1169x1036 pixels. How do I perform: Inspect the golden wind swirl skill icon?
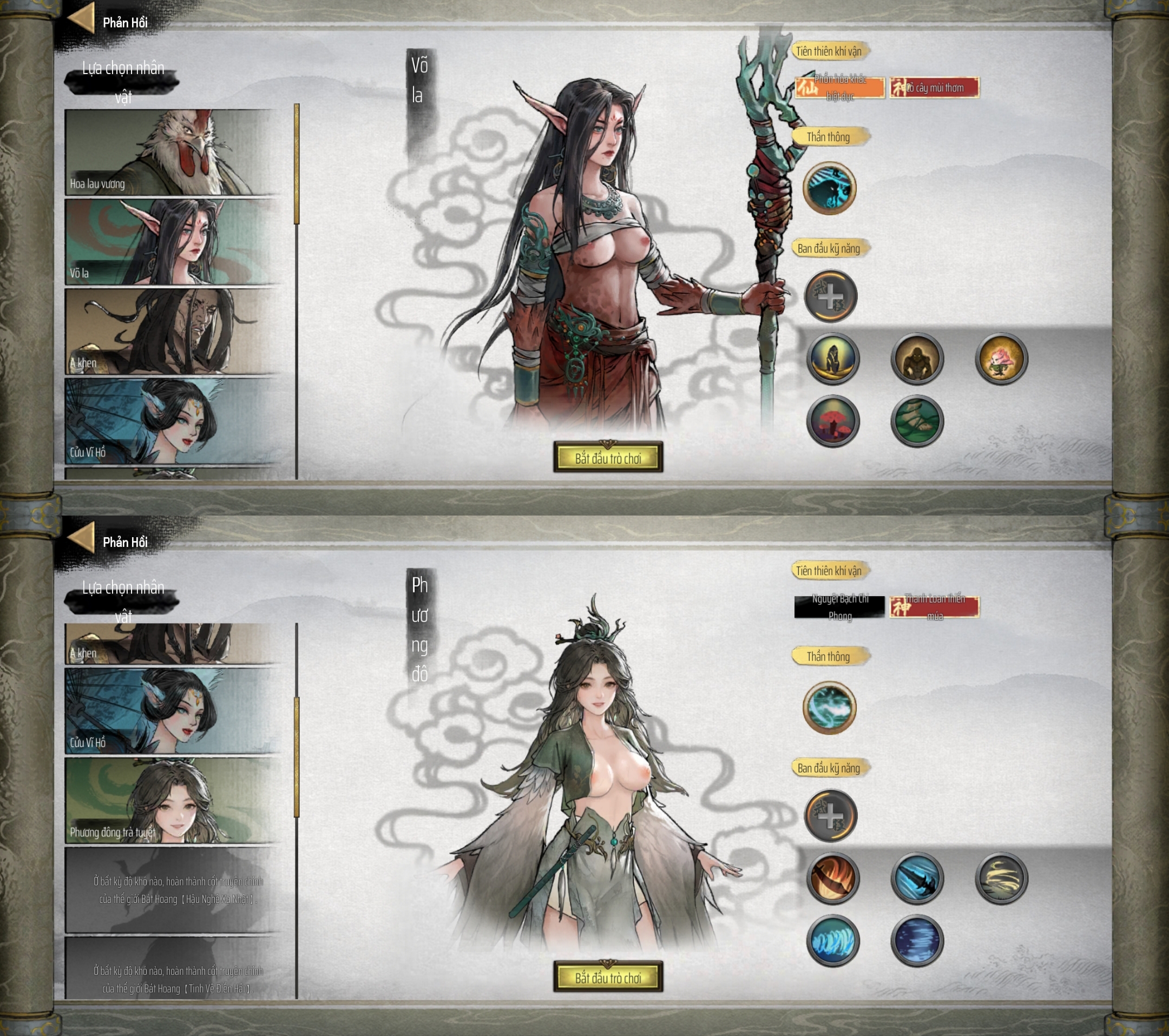coord(1001,878)
